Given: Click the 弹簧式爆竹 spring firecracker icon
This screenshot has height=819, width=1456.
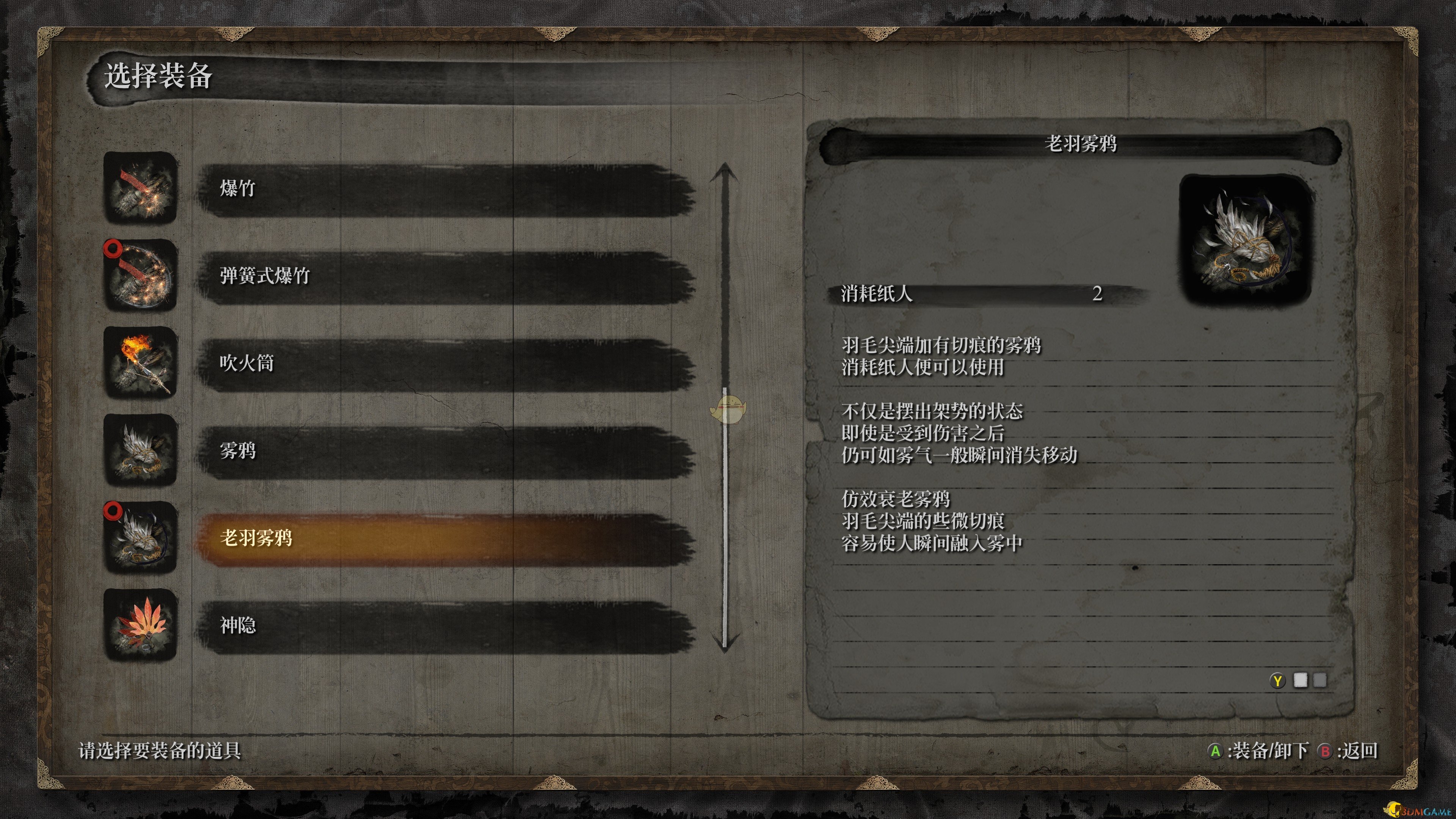Looking at the screenshot, I should (x=140, y=276).
